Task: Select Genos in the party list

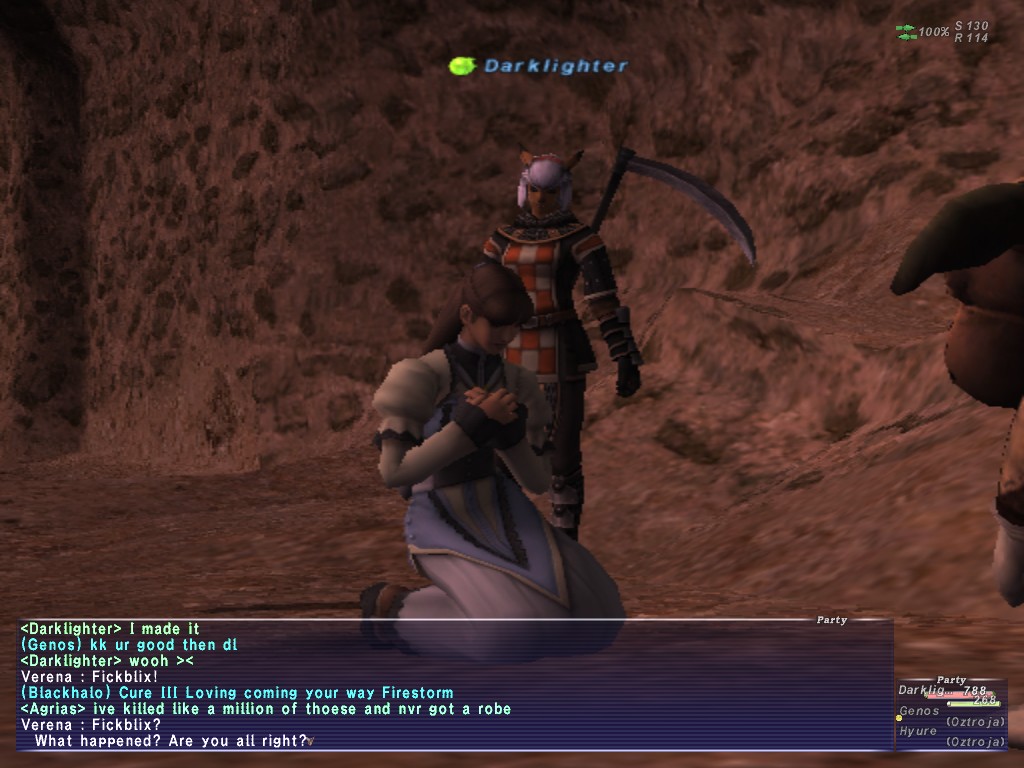Action: click(919, 711)
